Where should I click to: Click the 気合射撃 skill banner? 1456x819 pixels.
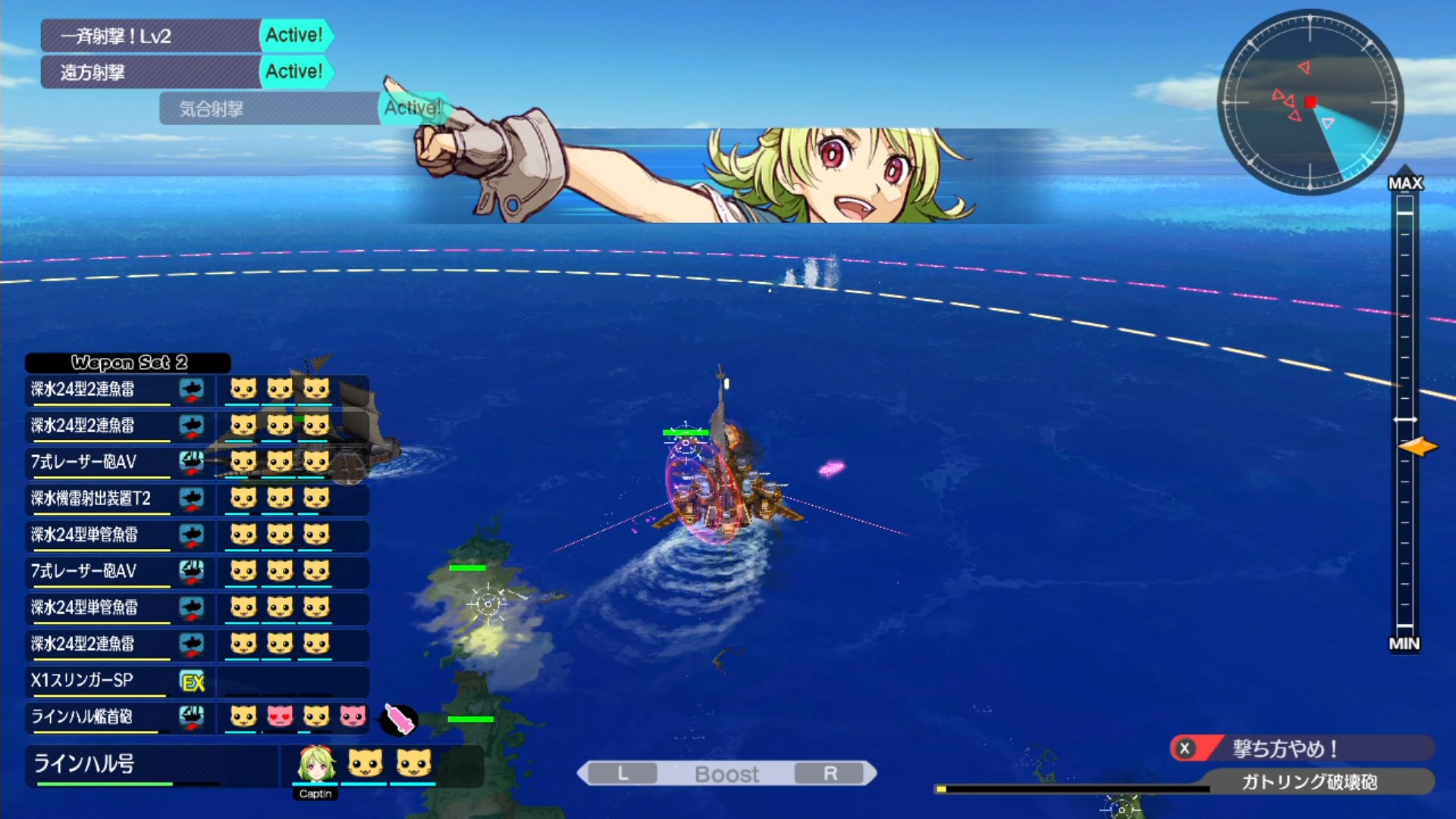coord(269,108)
